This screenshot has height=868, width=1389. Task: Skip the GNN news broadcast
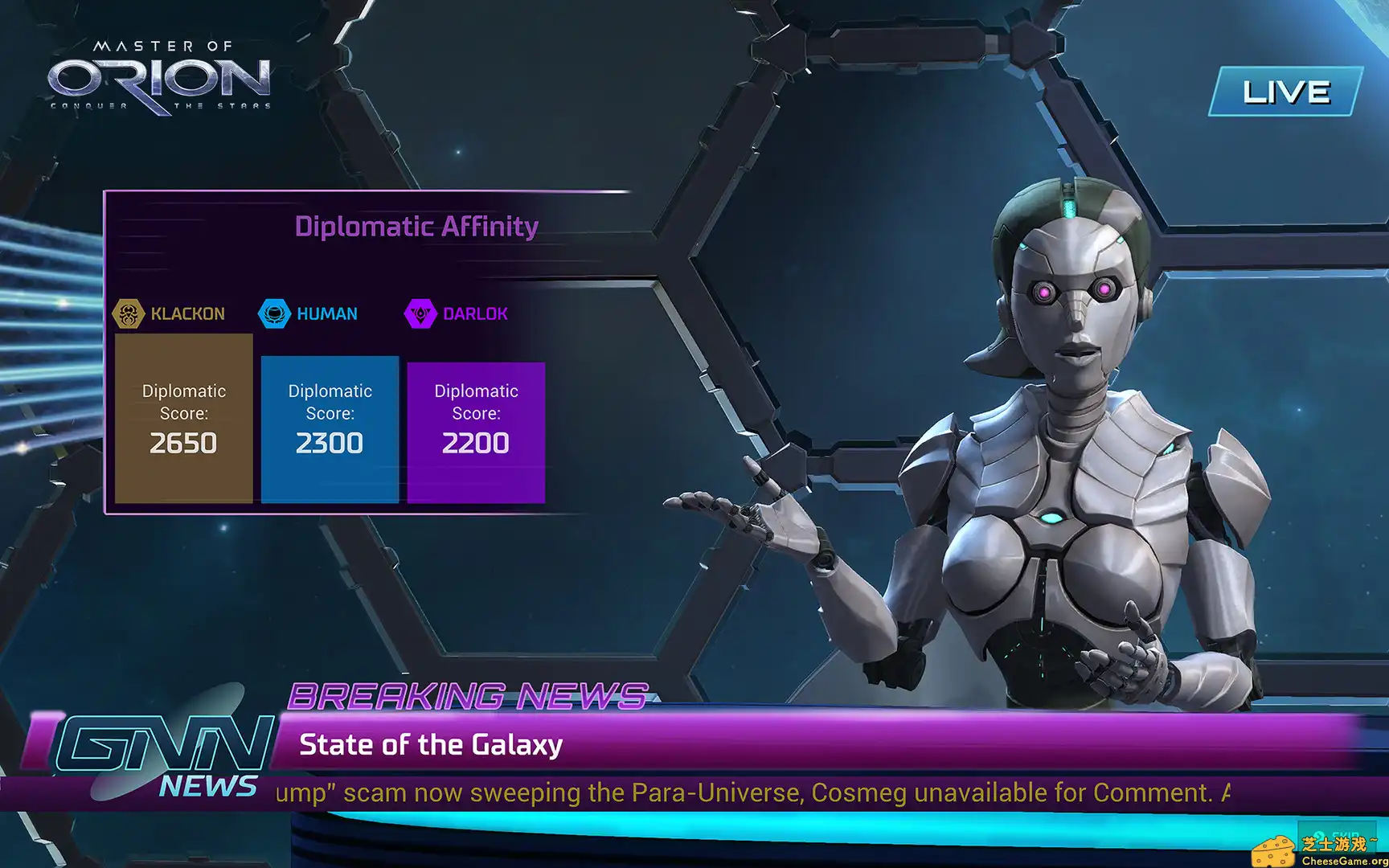(1338, 836)
